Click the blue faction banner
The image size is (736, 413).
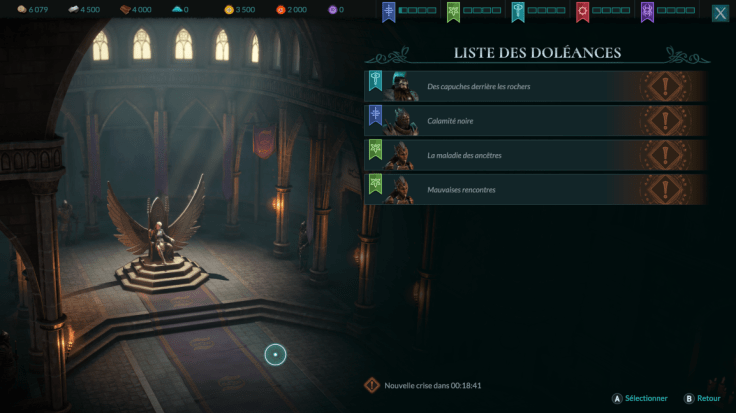(x=389, y=12)
